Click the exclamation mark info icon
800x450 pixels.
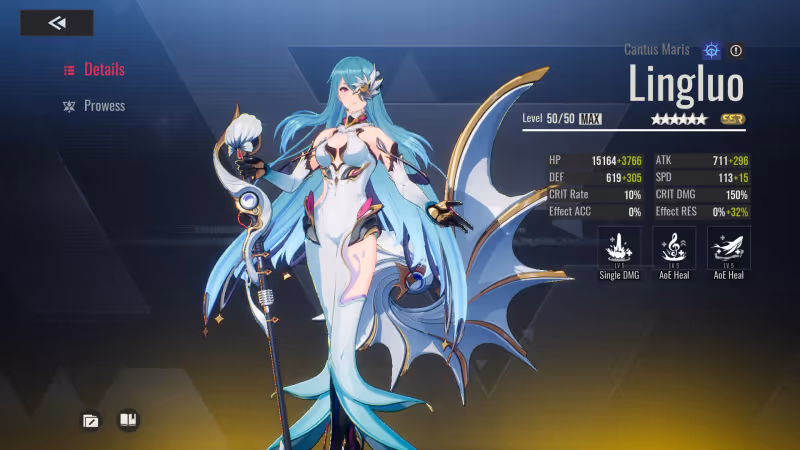[737, 50]
